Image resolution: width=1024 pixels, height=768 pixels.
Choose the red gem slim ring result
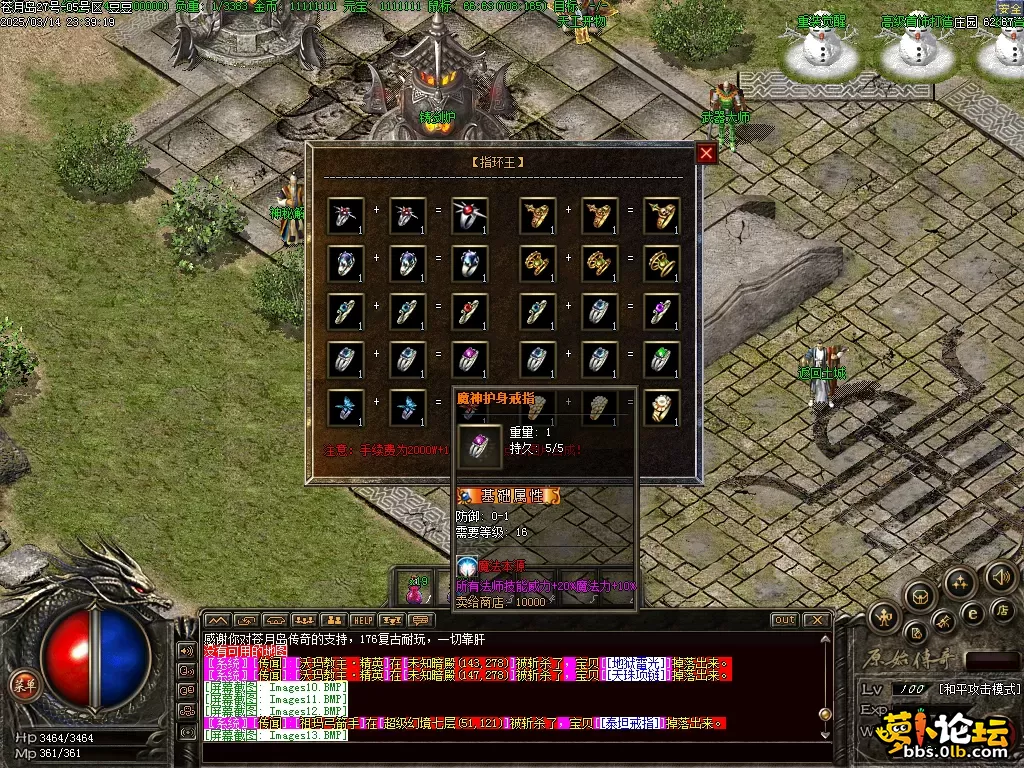click(x=469, y=312)
